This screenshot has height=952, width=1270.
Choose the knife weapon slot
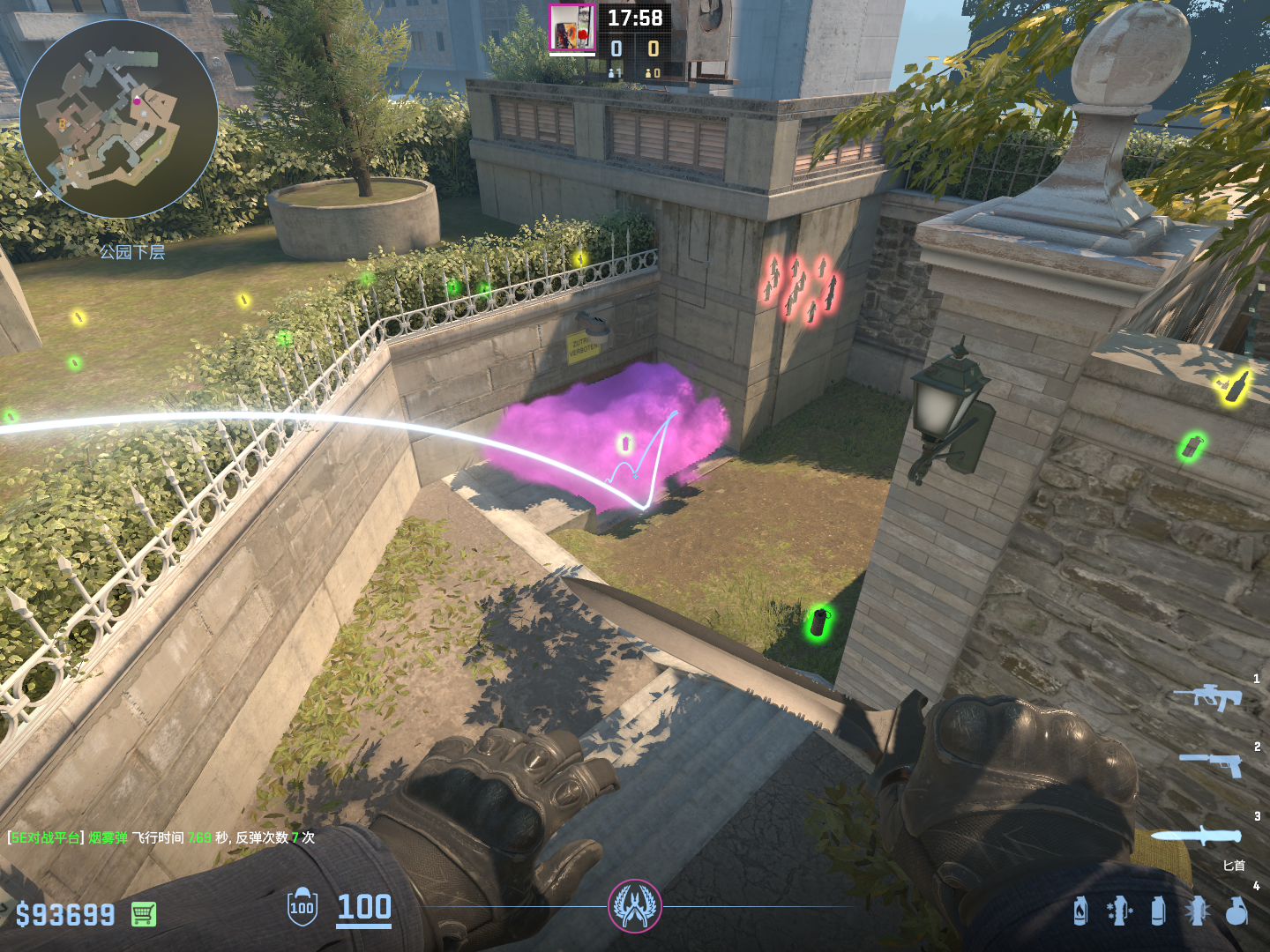click(1196, 836)
